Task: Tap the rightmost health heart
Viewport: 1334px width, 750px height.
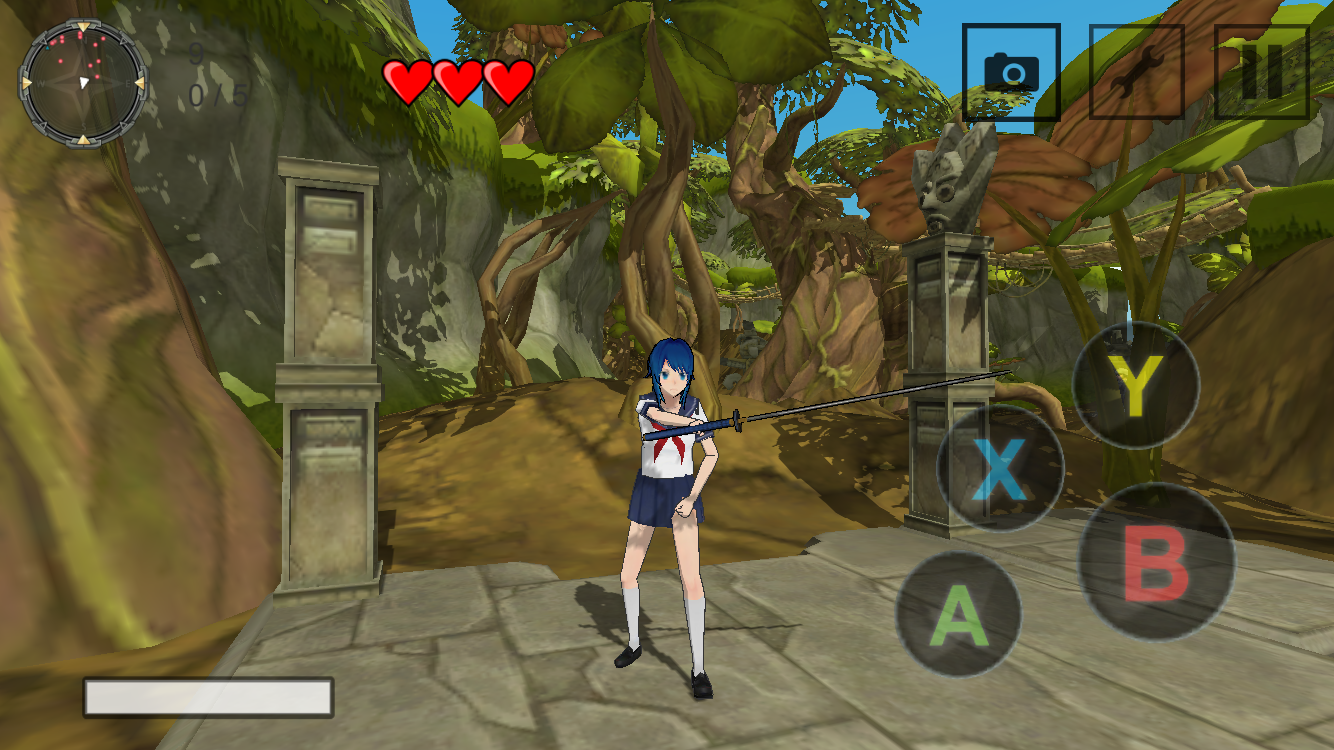Action: [506, 78]
